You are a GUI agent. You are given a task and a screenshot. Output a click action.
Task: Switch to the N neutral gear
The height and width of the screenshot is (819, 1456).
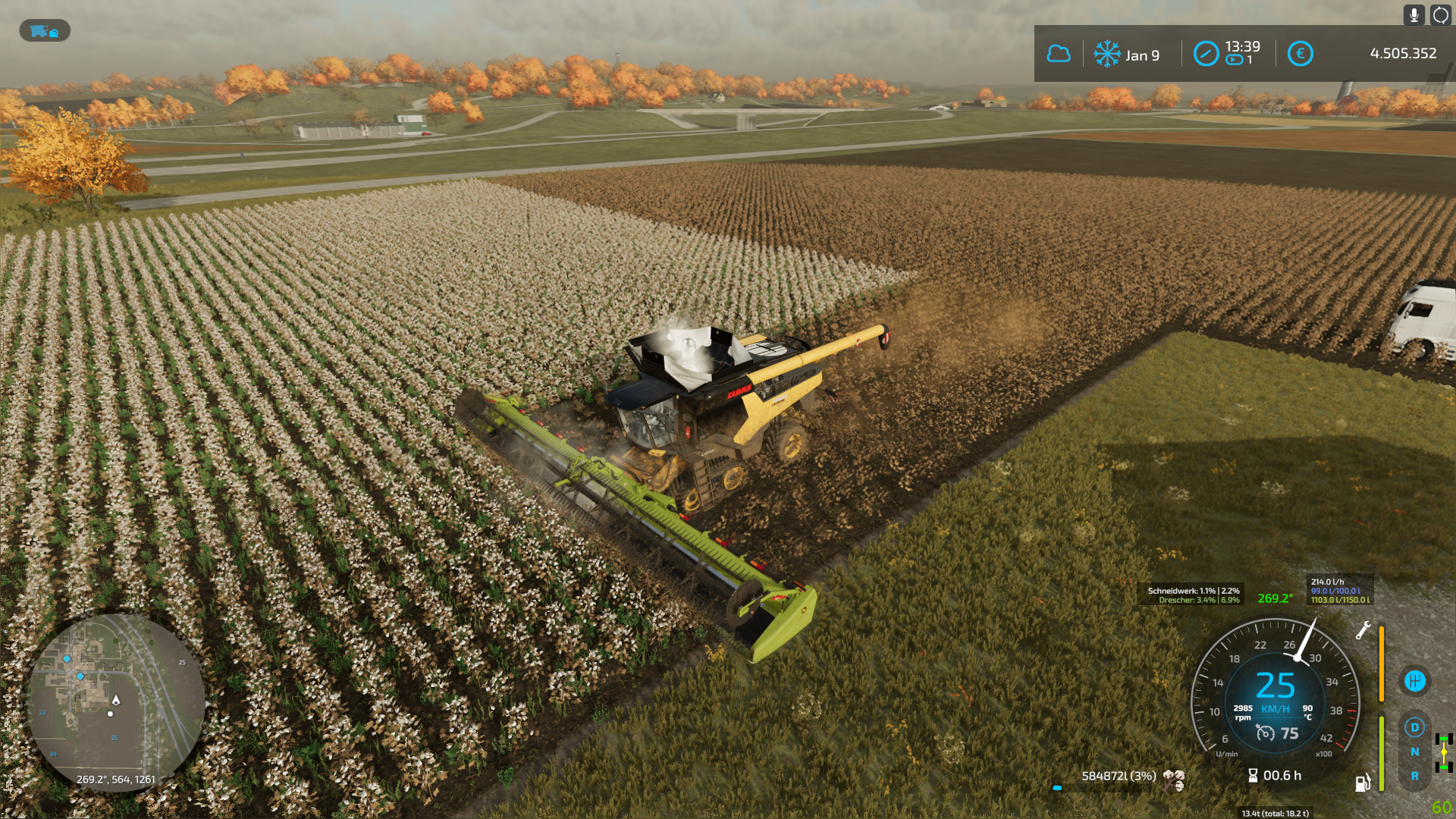point(1414,752)
